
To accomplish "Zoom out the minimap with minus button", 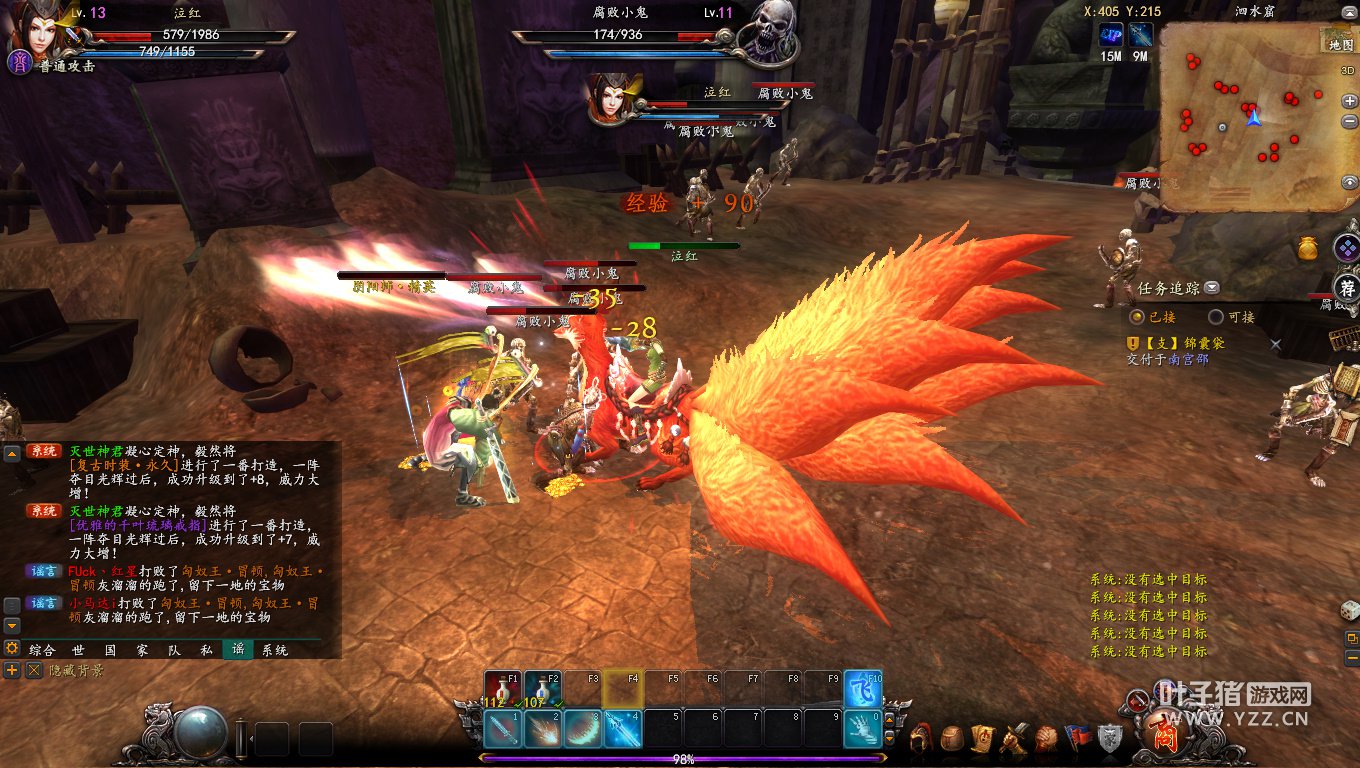I will (1350, 122).
